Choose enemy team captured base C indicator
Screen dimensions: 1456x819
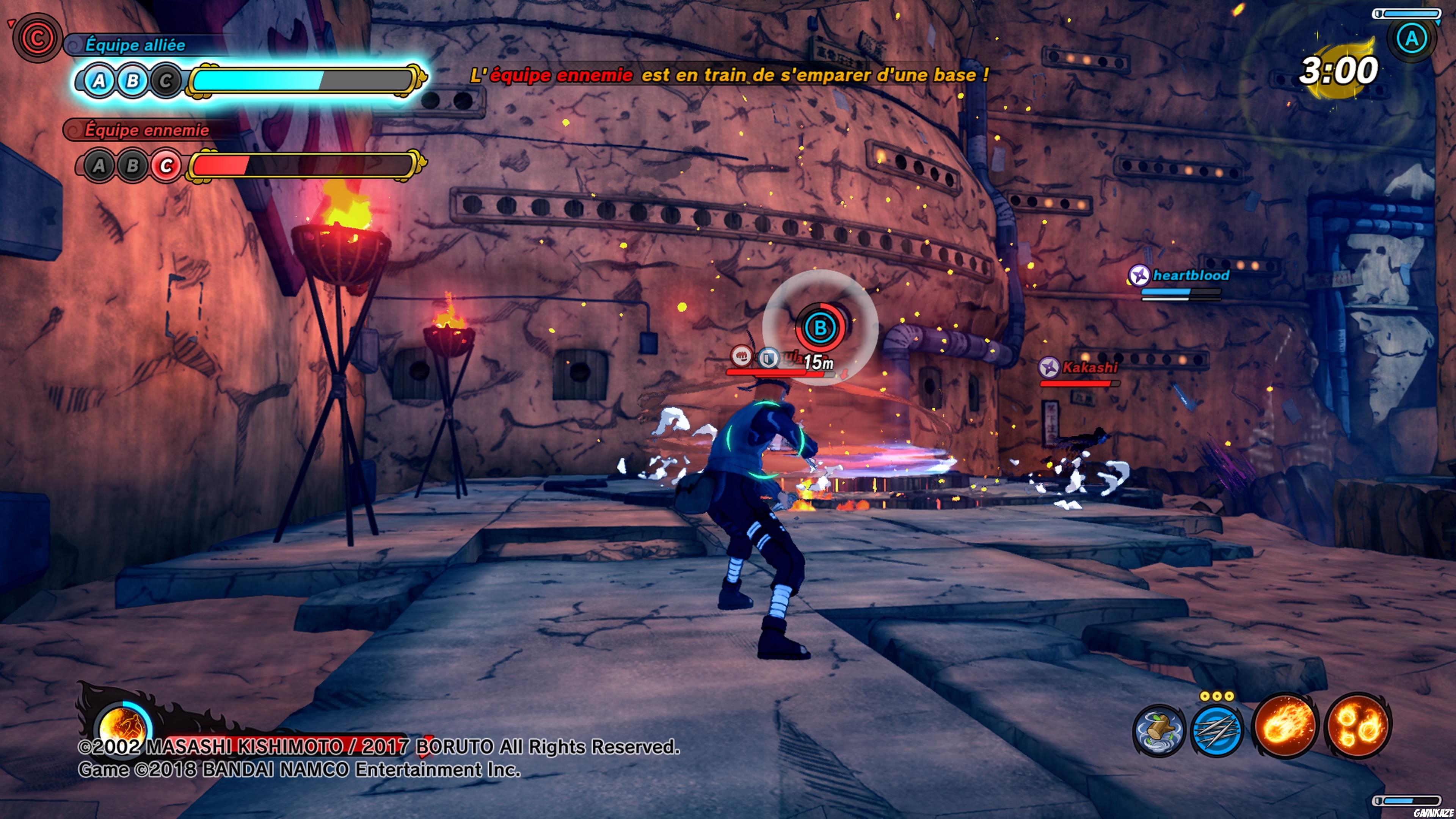166,166
